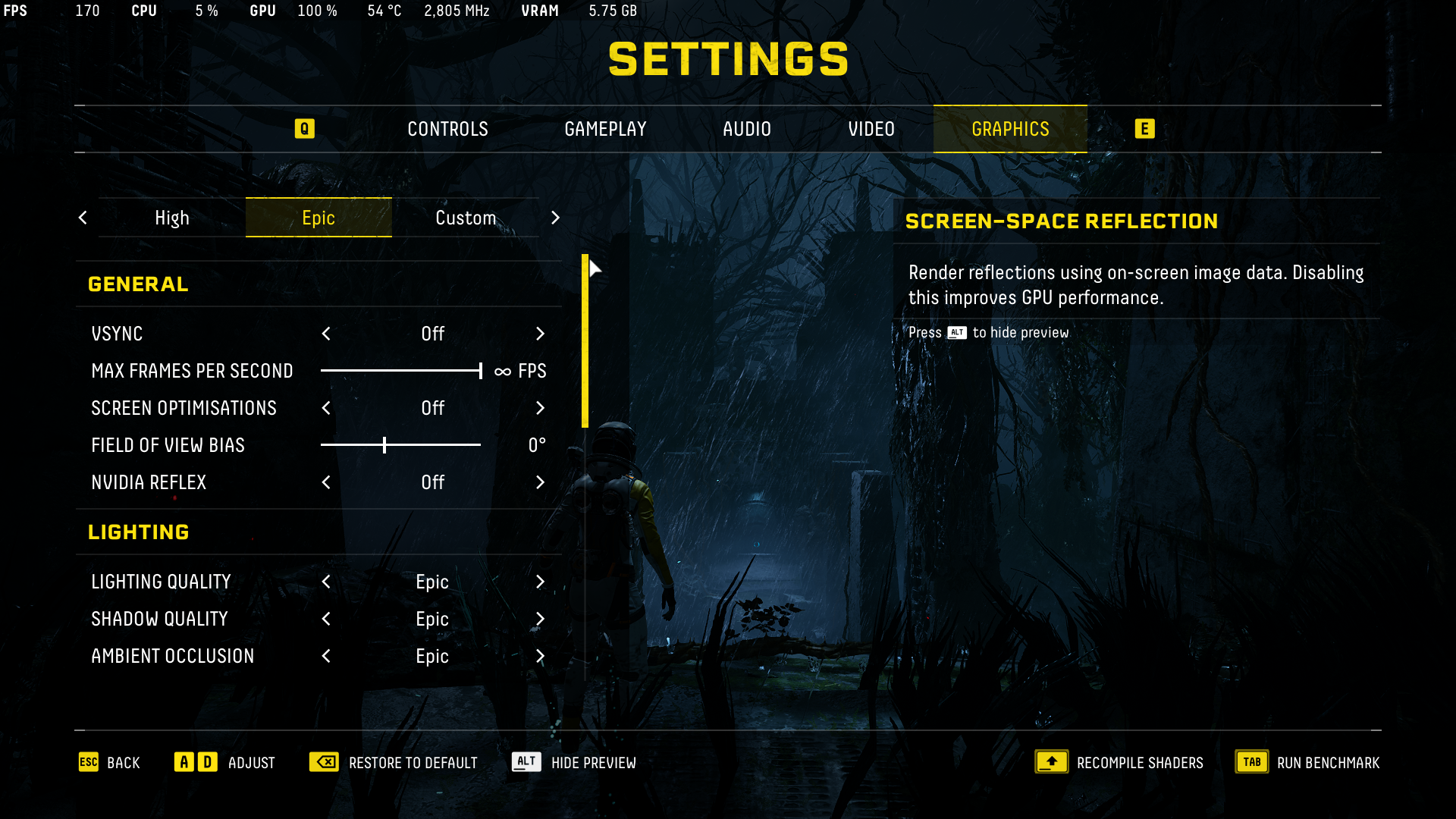Select the Custom quality preset
Screen dimensions: 1456x819
point(465,218)
